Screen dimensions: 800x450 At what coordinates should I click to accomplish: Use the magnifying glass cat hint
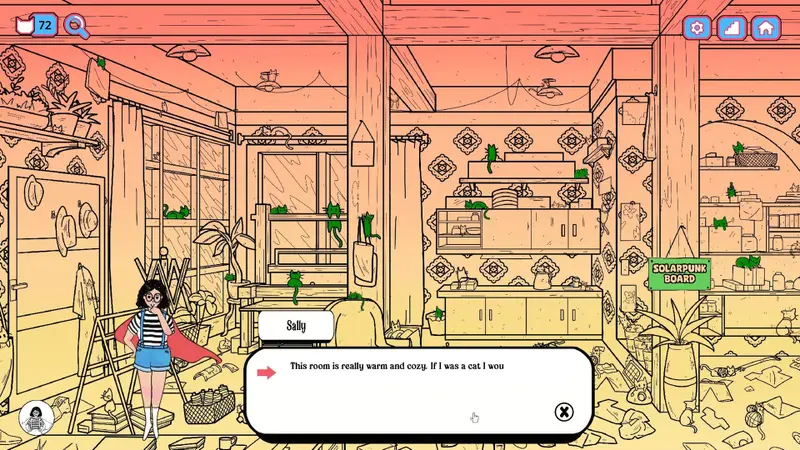pyautogui.click(x=76, y=26)
